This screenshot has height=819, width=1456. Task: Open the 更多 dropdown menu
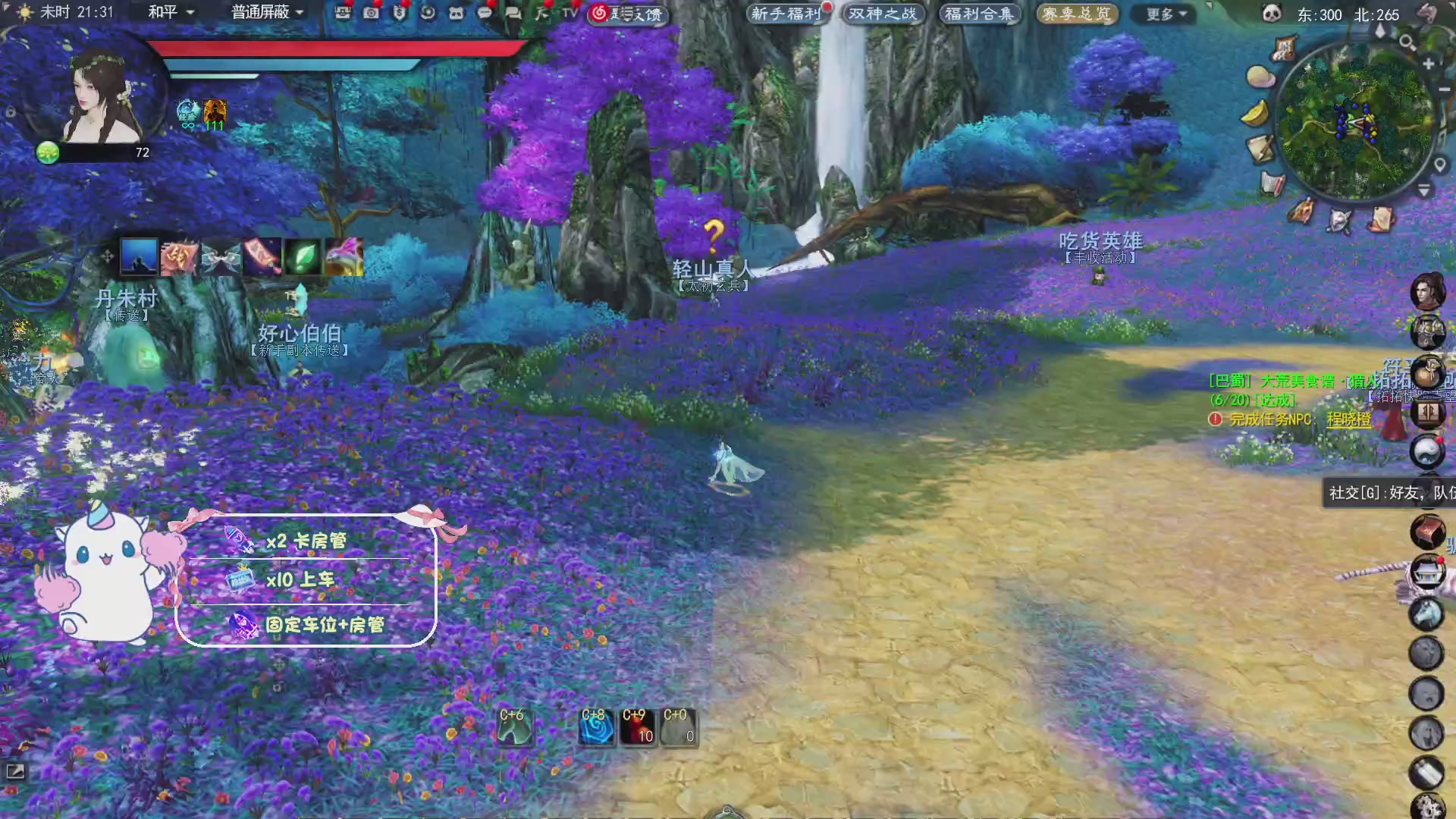pos(1162,14)
